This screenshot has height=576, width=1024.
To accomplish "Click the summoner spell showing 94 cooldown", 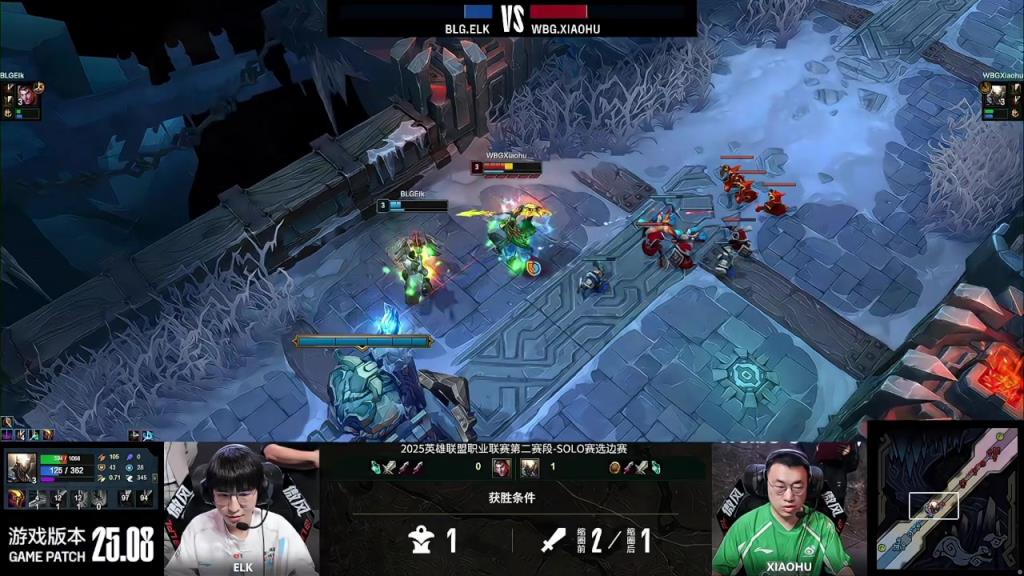I will (145, 497).
